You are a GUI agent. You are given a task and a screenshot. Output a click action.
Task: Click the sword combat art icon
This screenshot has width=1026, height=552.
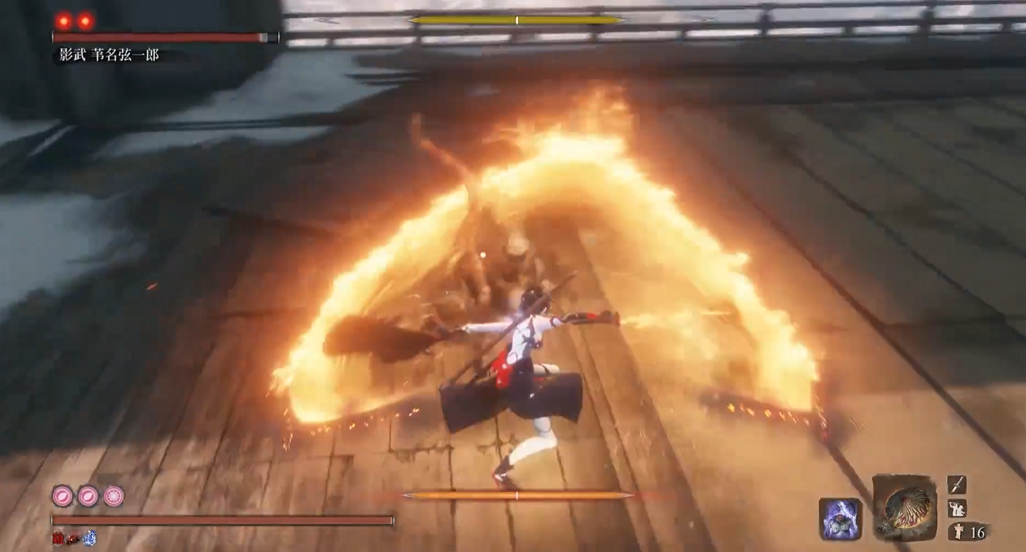coord(957,485)
